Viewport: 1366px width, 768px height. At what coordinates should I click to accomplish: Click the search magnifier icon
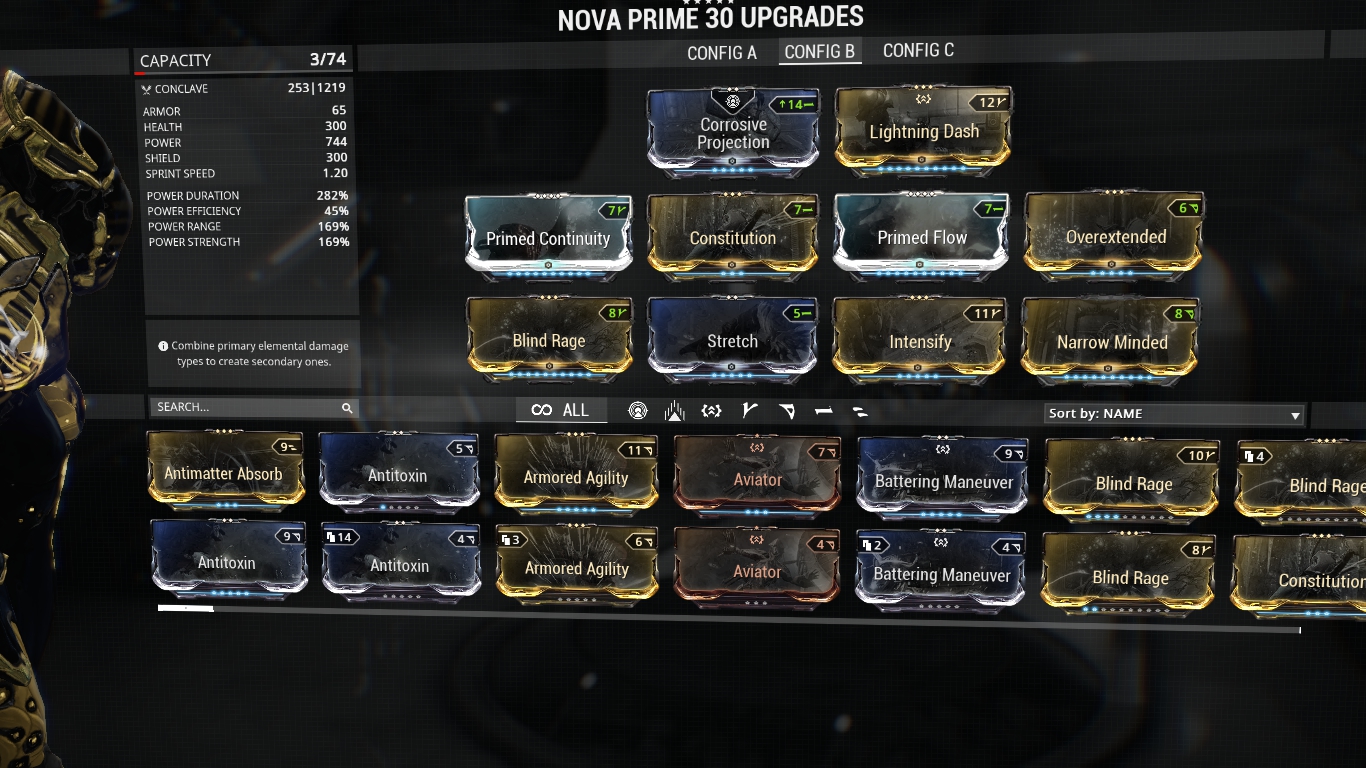347,407
